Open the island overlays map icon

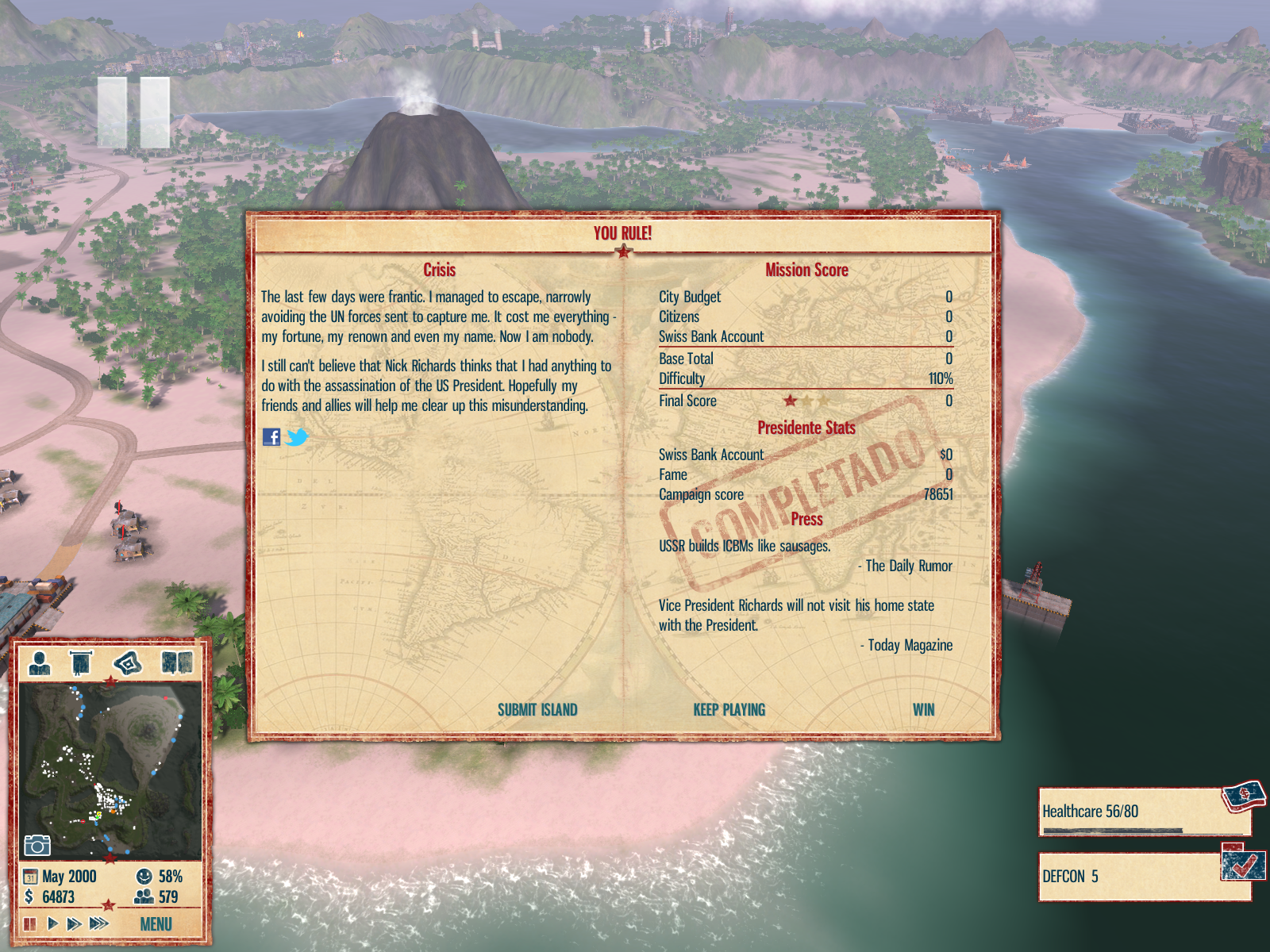click(x=127, y=662)
